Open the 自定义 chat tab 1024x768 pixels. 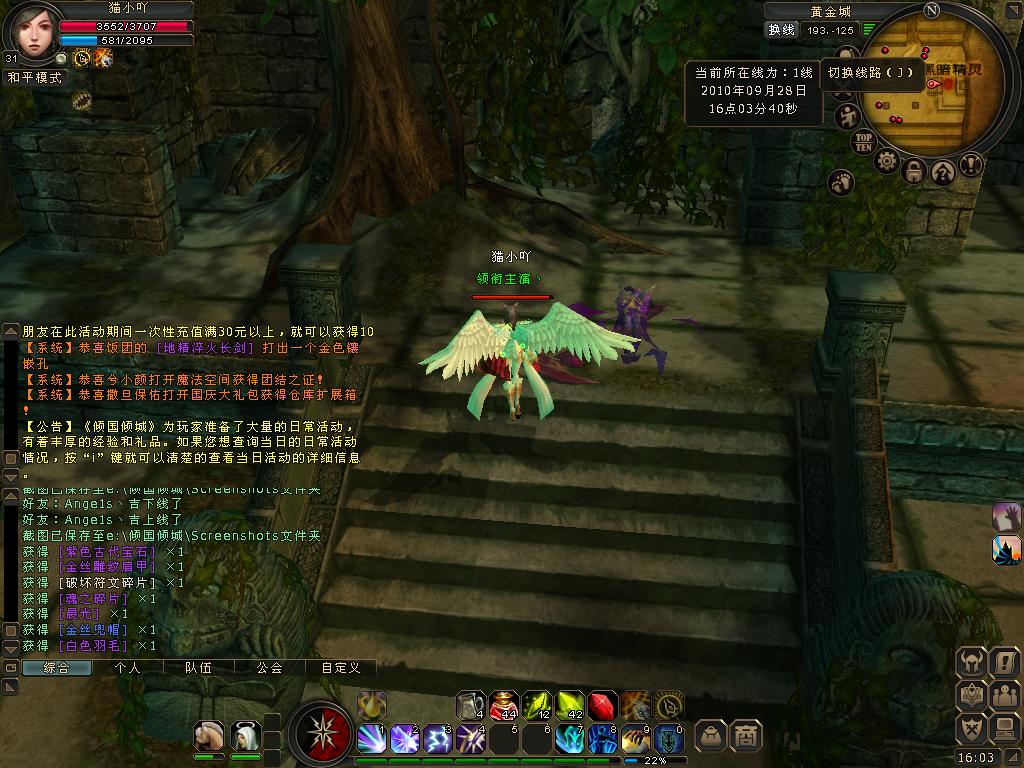tap(340, 667)
